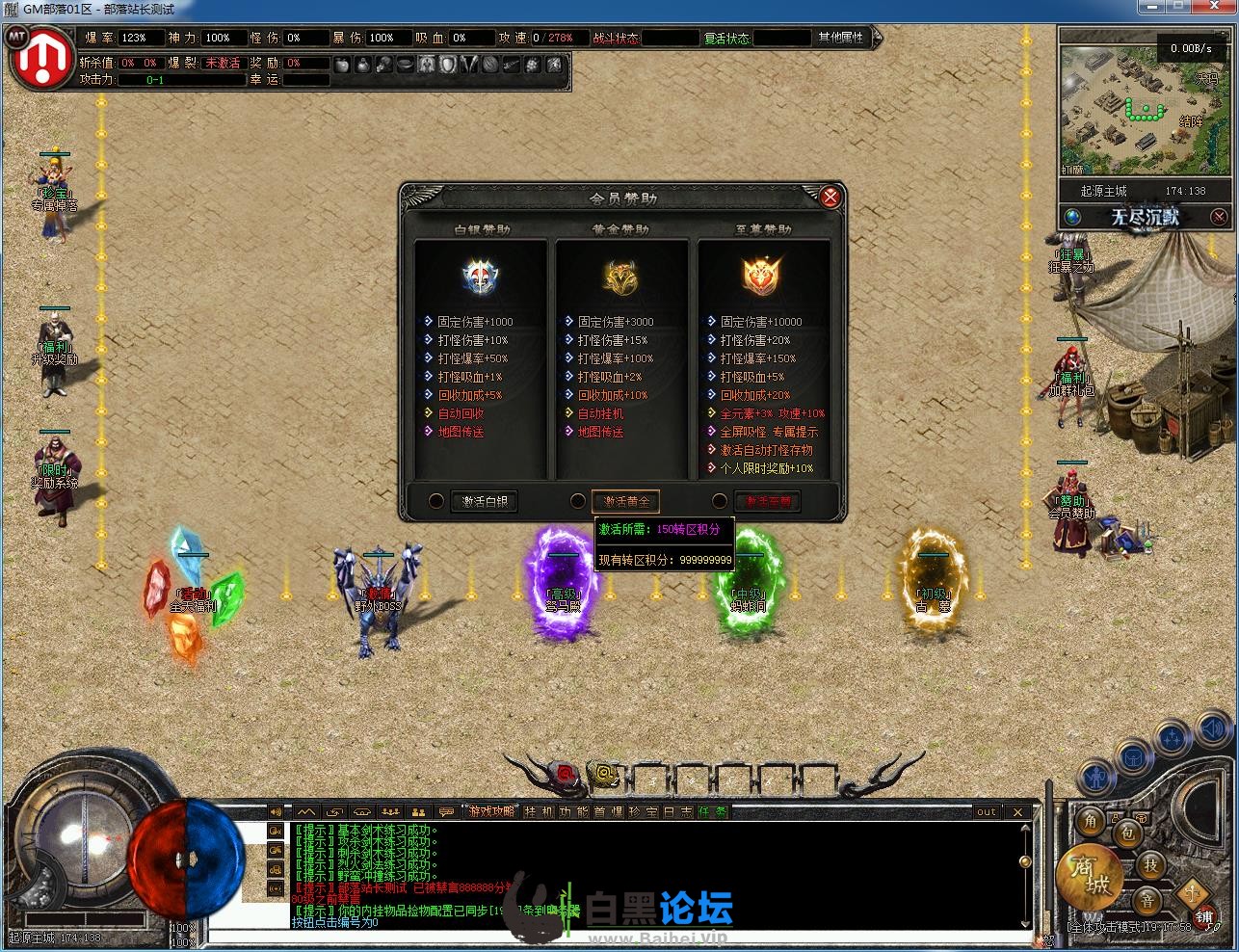
Task: Select the radio circle beside 激活至尊
Action: (x=719, y=501)
